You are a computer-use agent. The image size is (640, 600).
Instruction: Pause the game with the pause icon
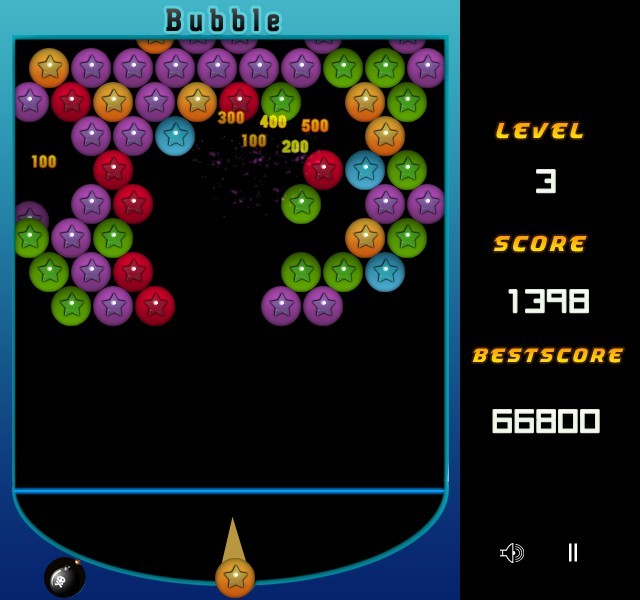point(572,552)
